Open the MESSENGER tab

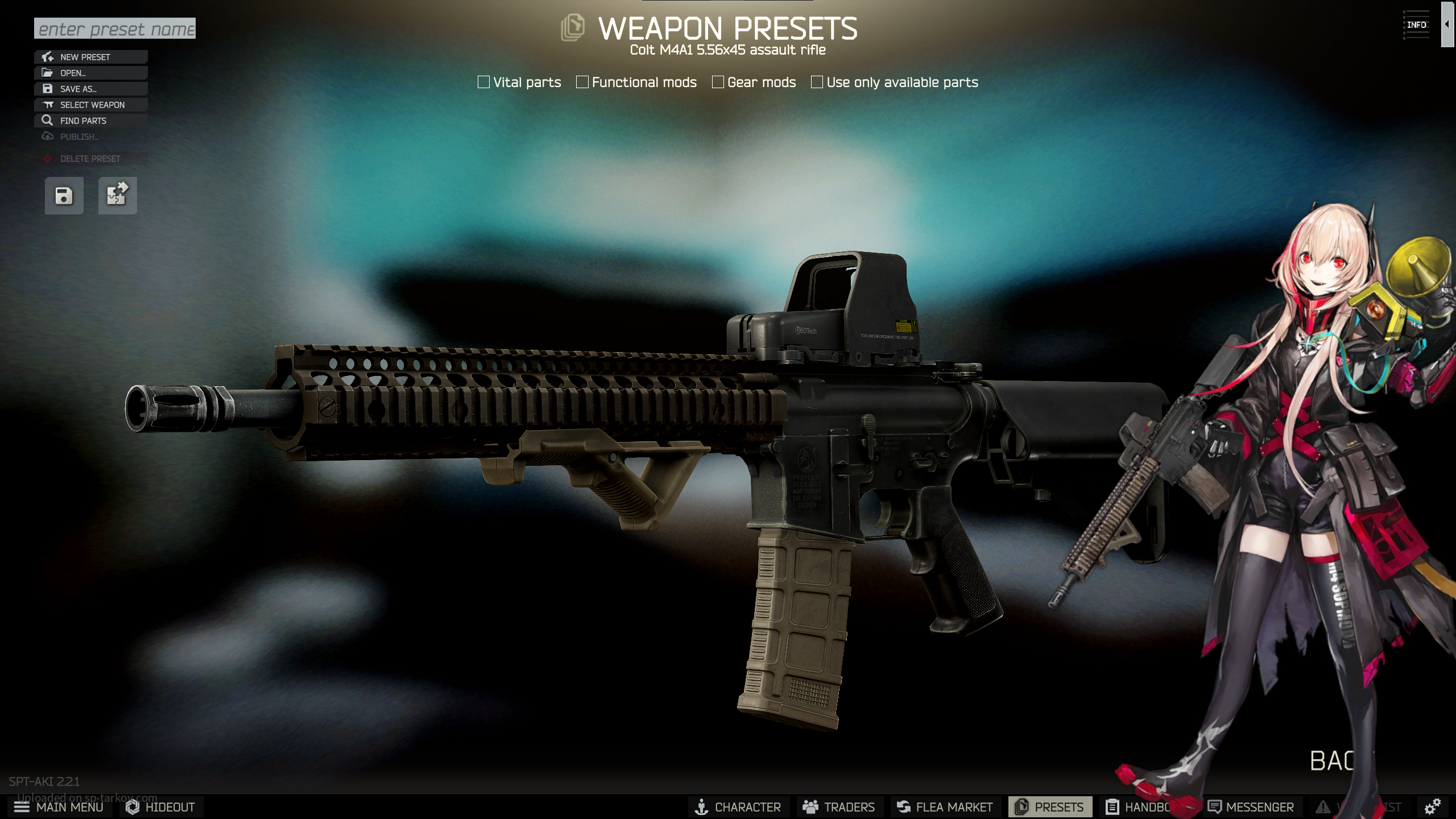pyautogui.click(x=1251, y=807)
